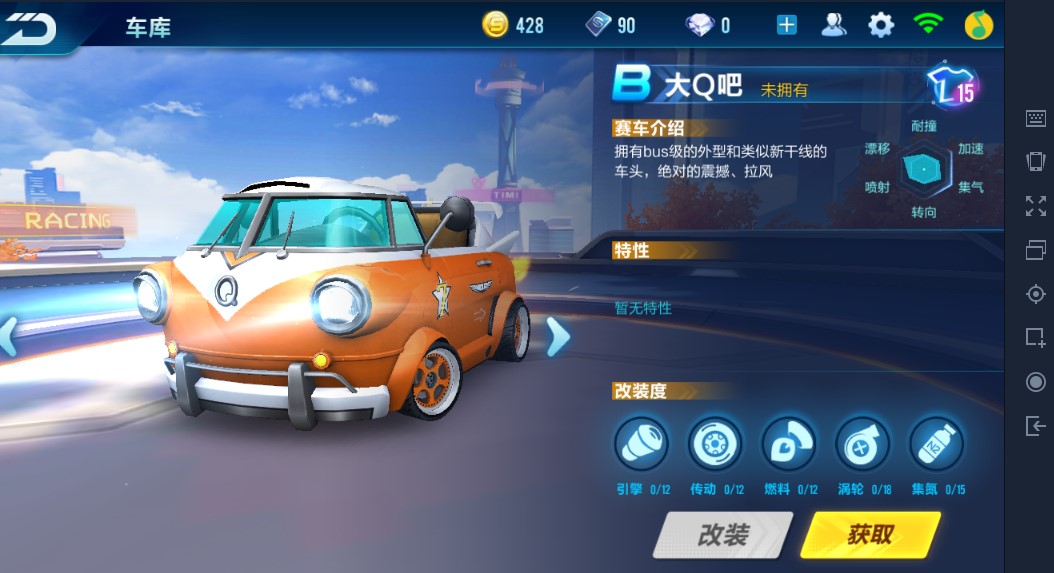The height and width of the screenshot is (573, 1054).
Task: Toggle emulator fullscreen with the expand arrows
Action: [1036, 206]
